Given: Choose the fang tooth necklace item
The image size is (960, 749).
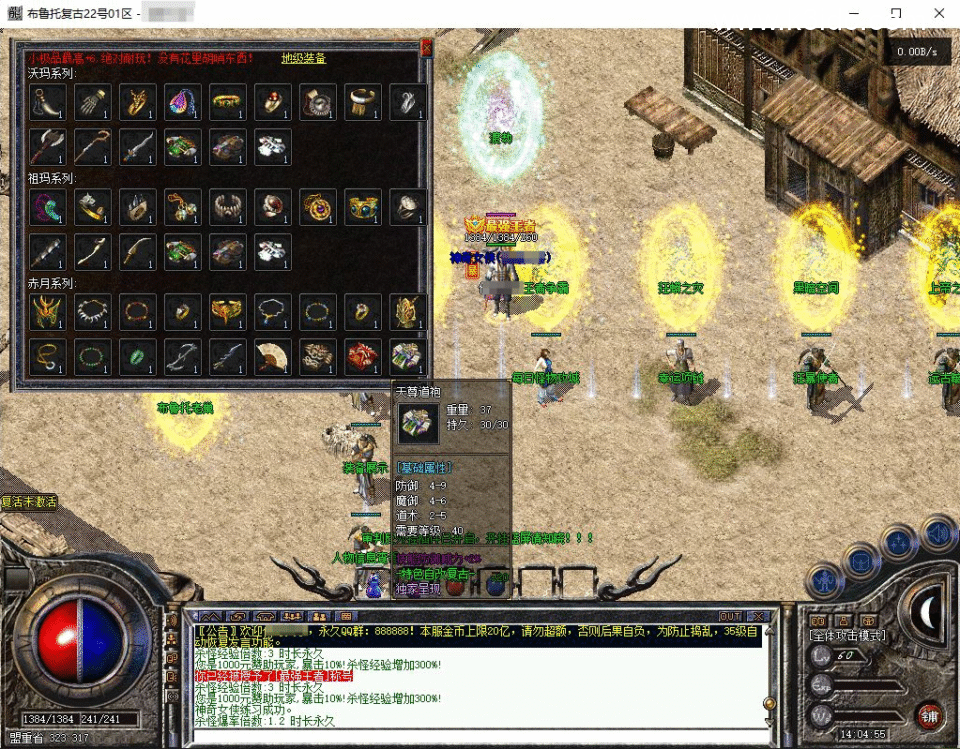Looking at the screenshot, I should pyautogui.click(x=93, y=312).
